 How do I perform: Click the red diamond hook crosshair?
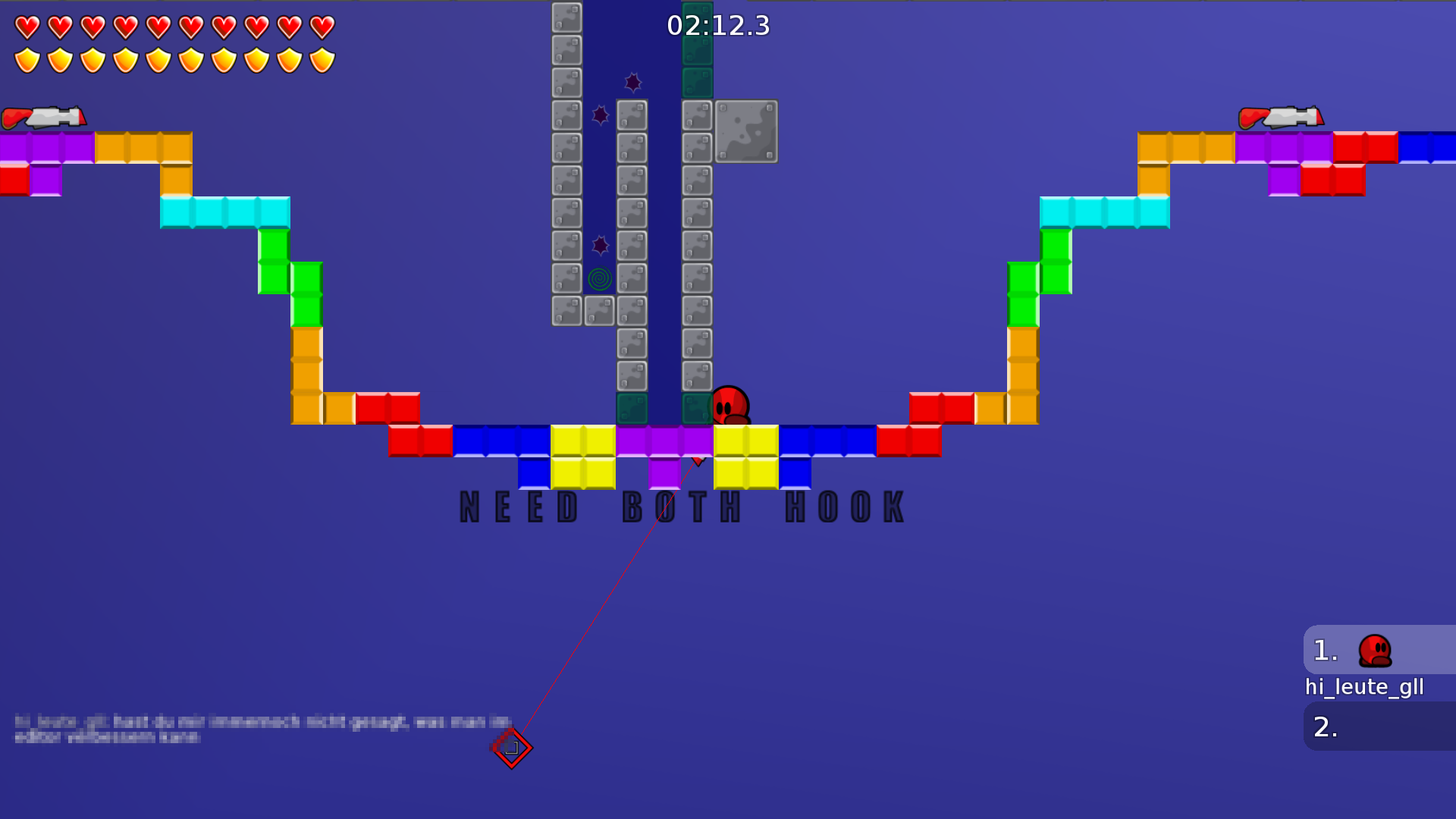click(x=512, y=747)
